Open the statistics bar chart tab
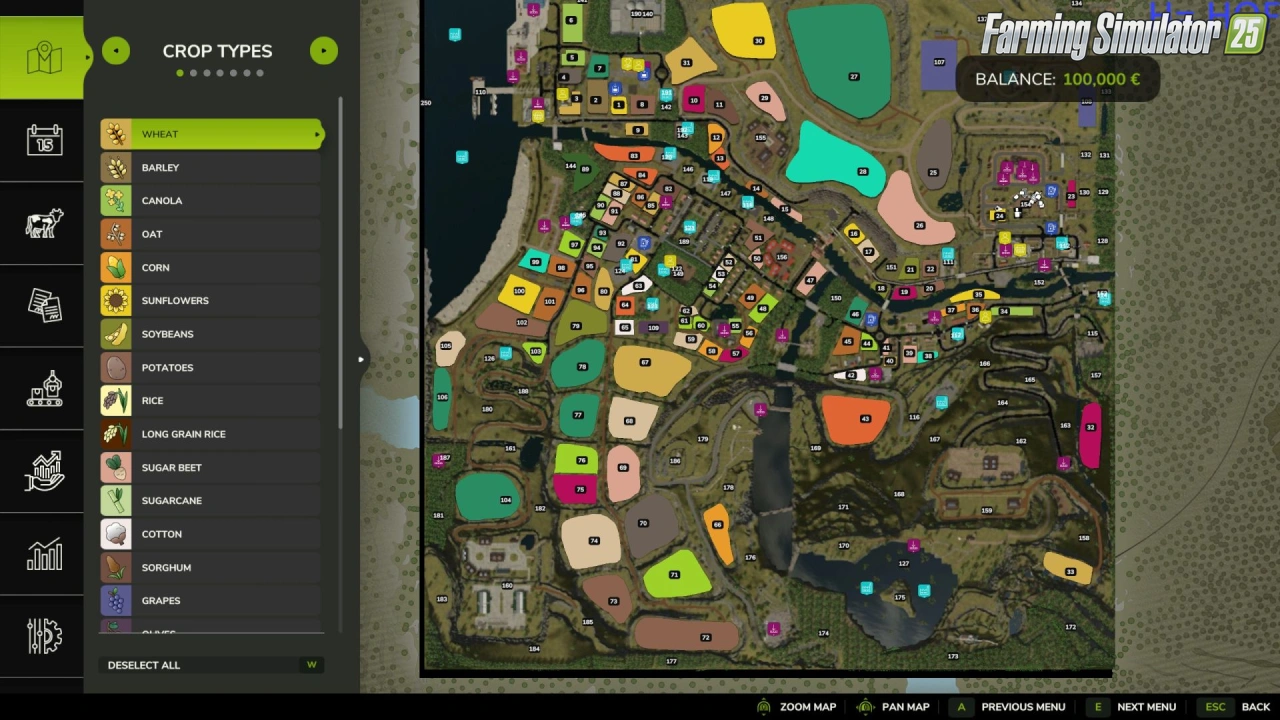This screenshot has width=1280, height=720. (x=44, y=554)
